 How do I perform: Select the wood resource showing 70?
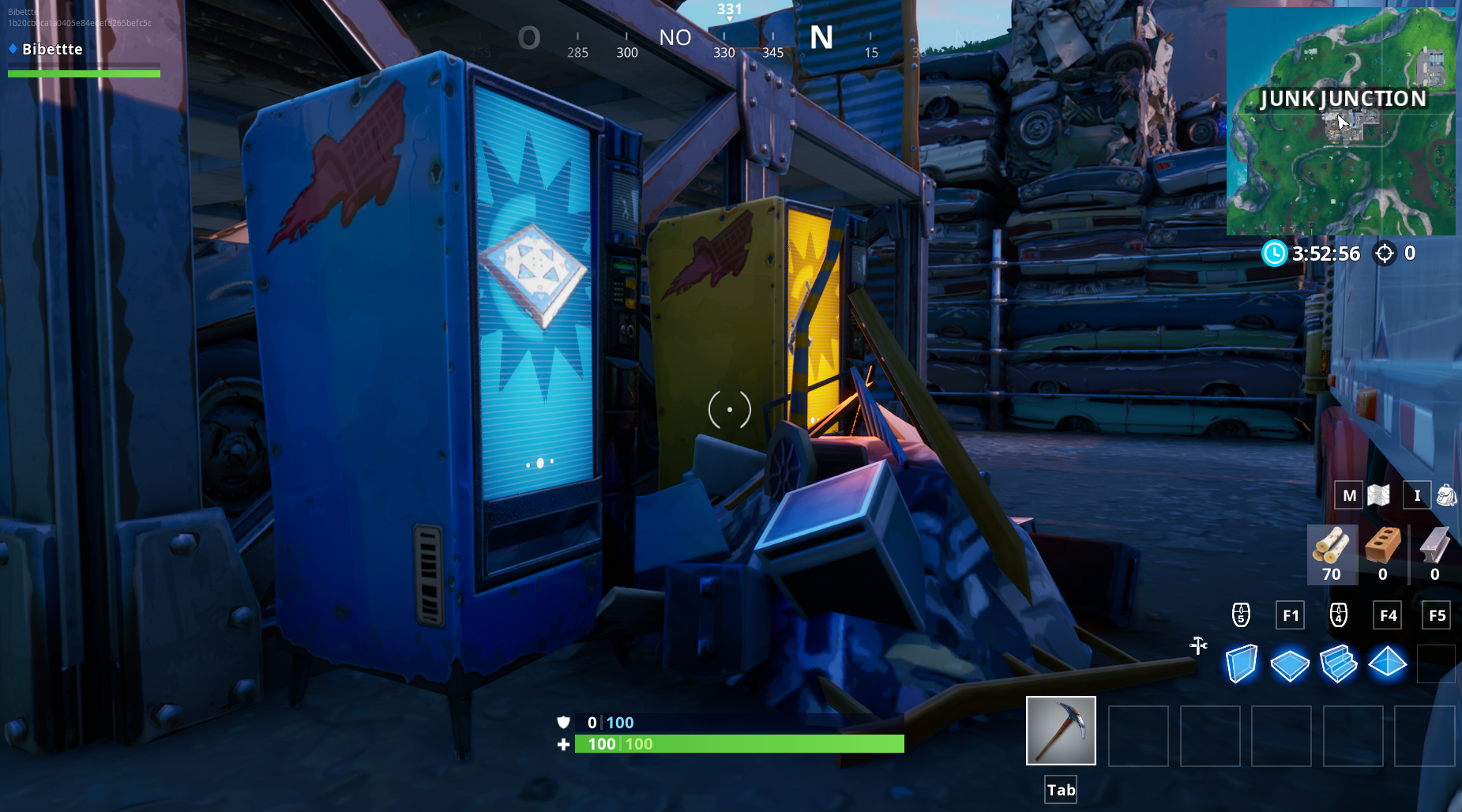(1332, 553)
